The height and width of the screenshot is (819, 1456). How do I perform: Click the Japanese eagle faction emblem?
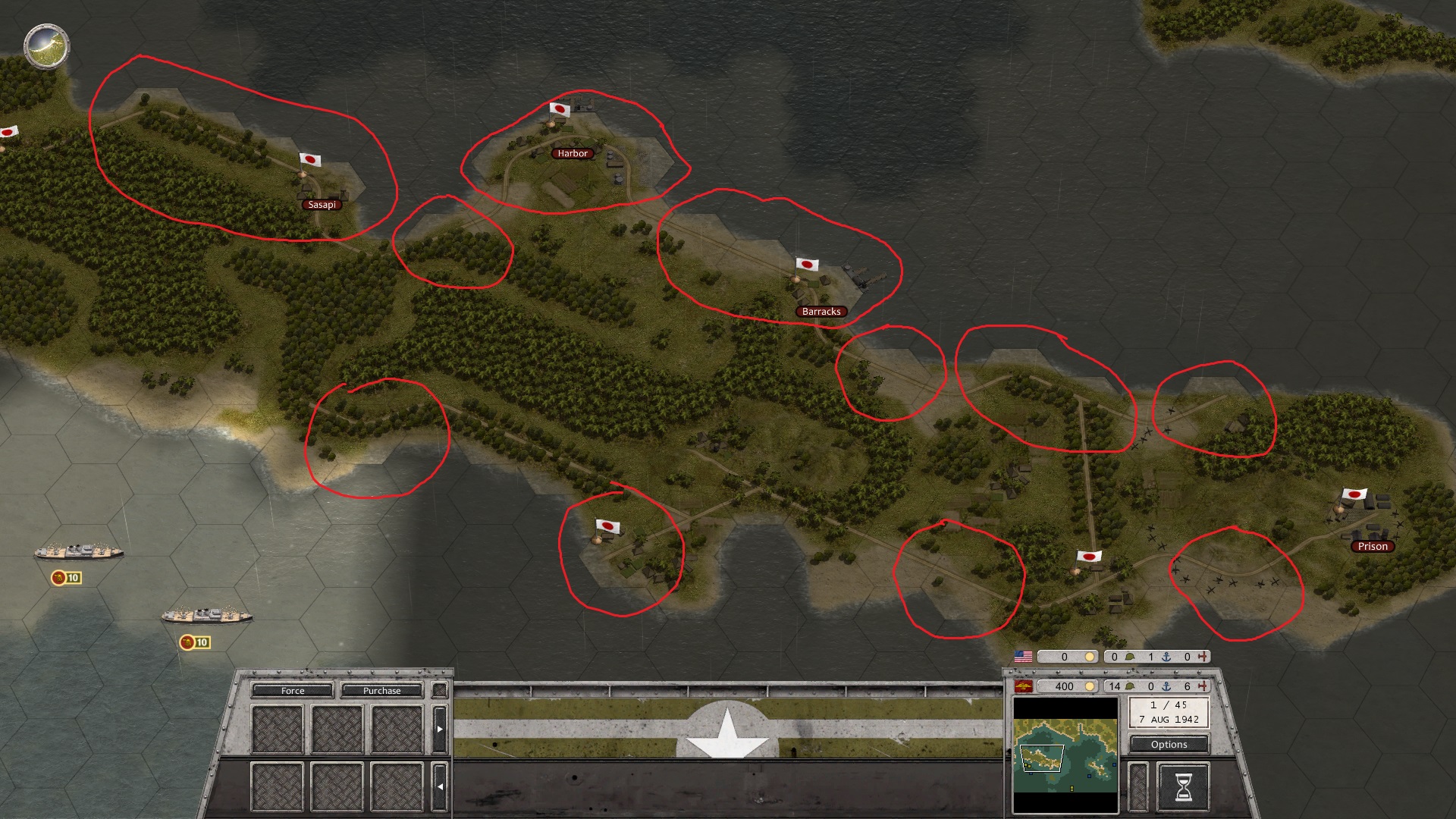point(1022,686)
